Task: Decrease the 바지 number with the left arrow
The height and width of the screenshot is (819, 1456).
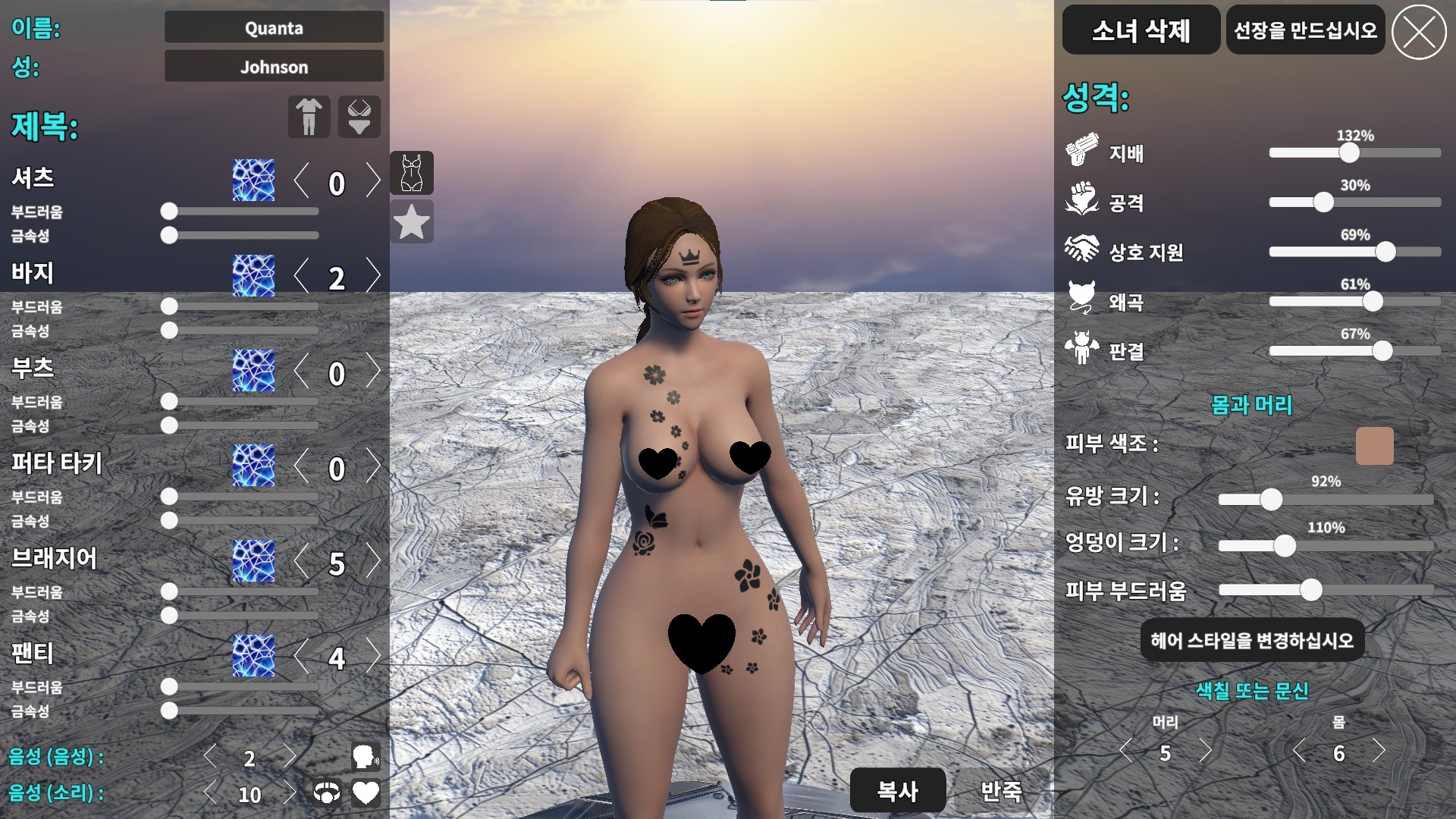Action: (x=302, y=276)
